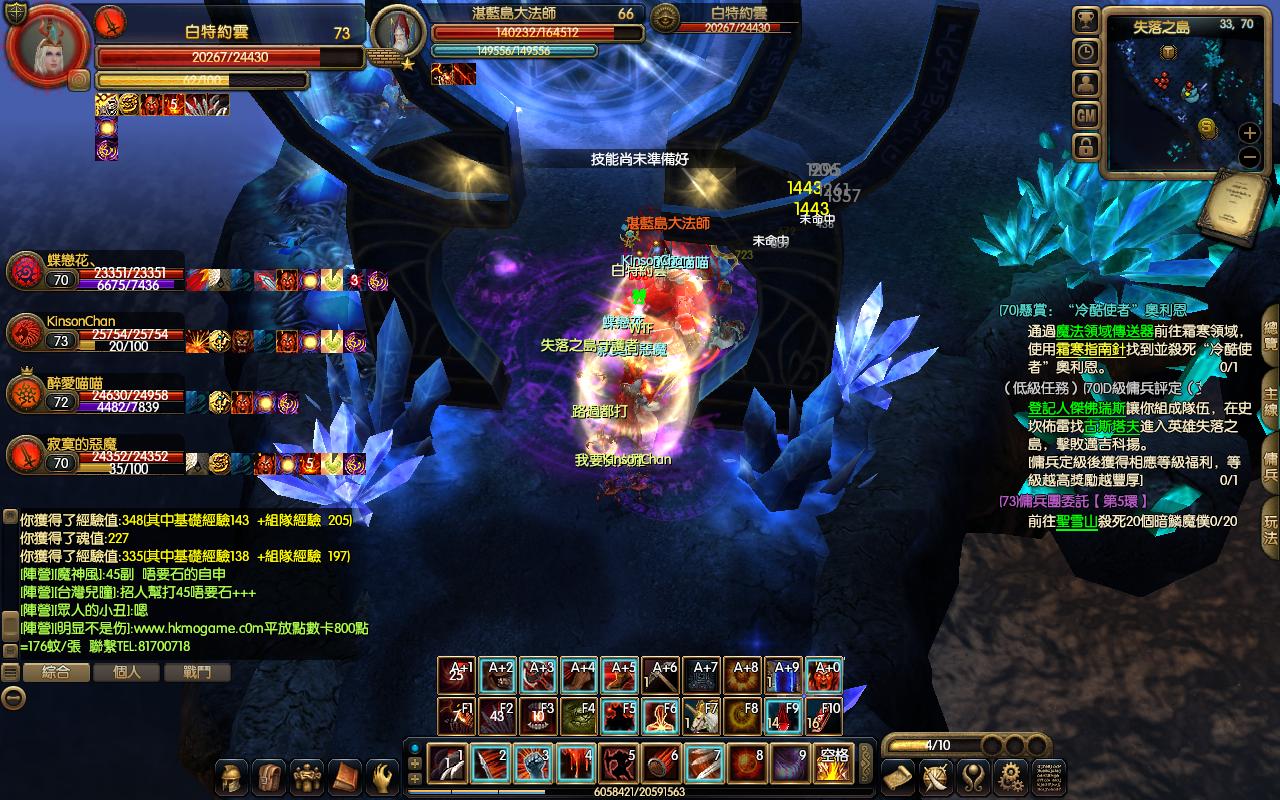
Task: Use the 空格 flame skill slot
Action: pyautogui.click(x=834, y=765)
